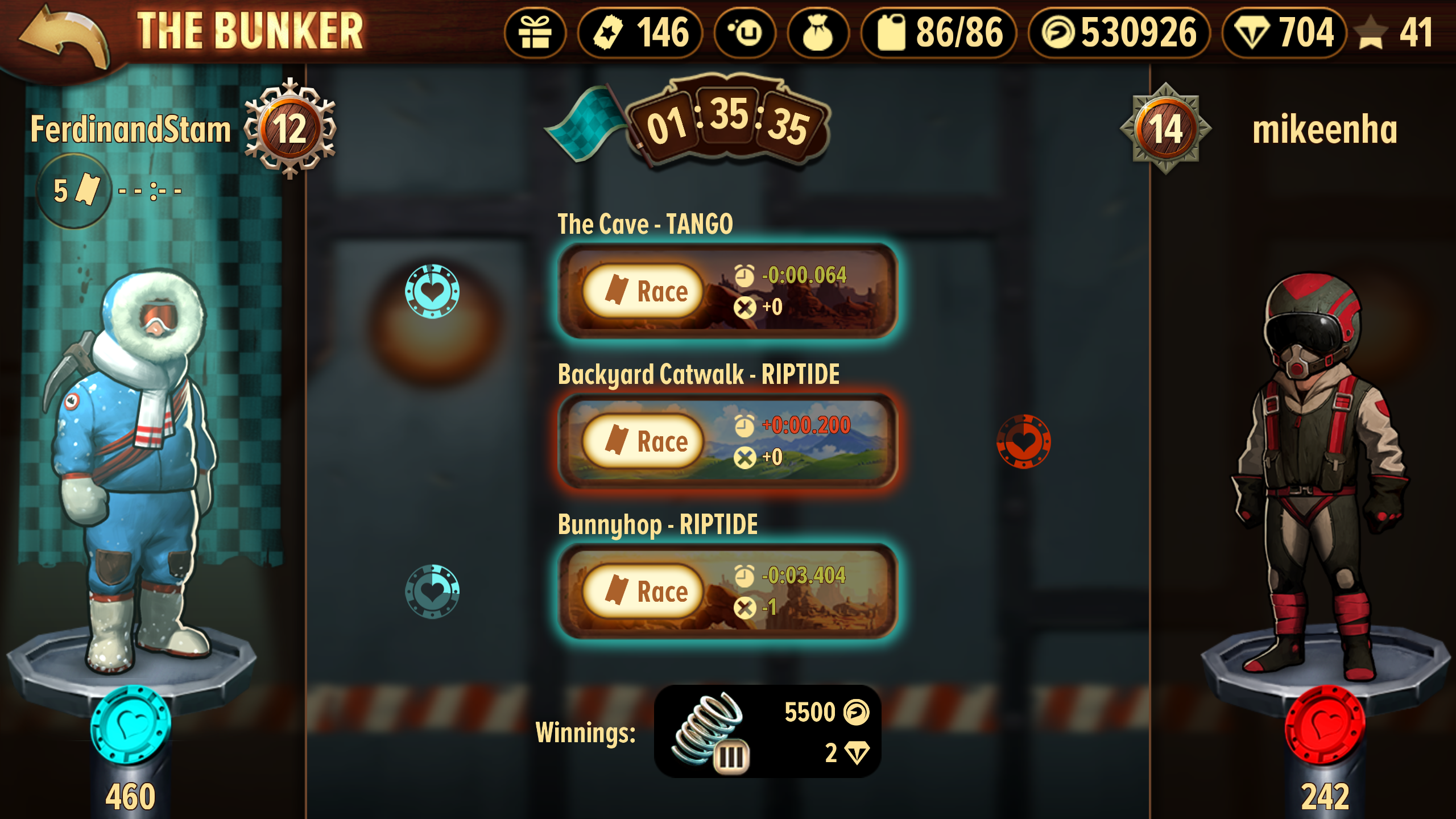Open the loot sack icon
This screenshot has width=1456, height=819.
[818, 33]
